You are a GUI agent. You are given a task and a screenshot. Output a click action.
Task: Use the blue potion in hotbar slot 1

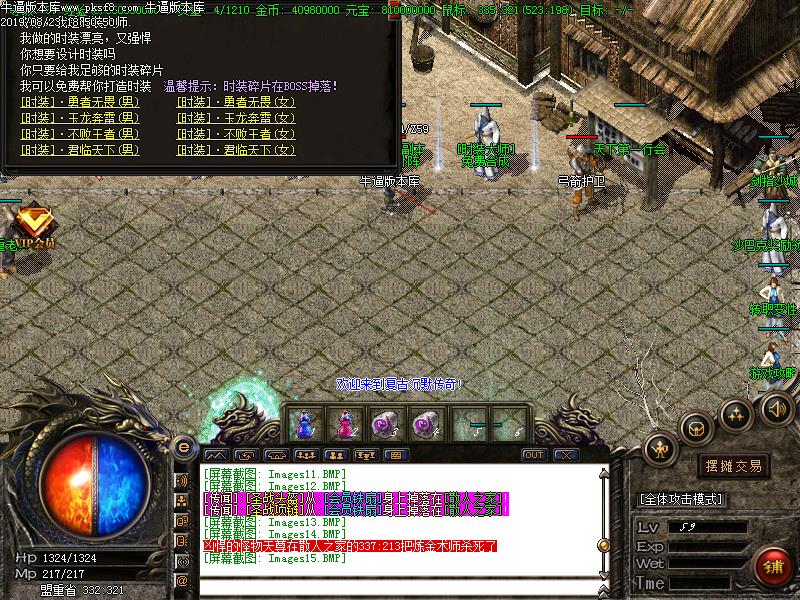(304, 424)
